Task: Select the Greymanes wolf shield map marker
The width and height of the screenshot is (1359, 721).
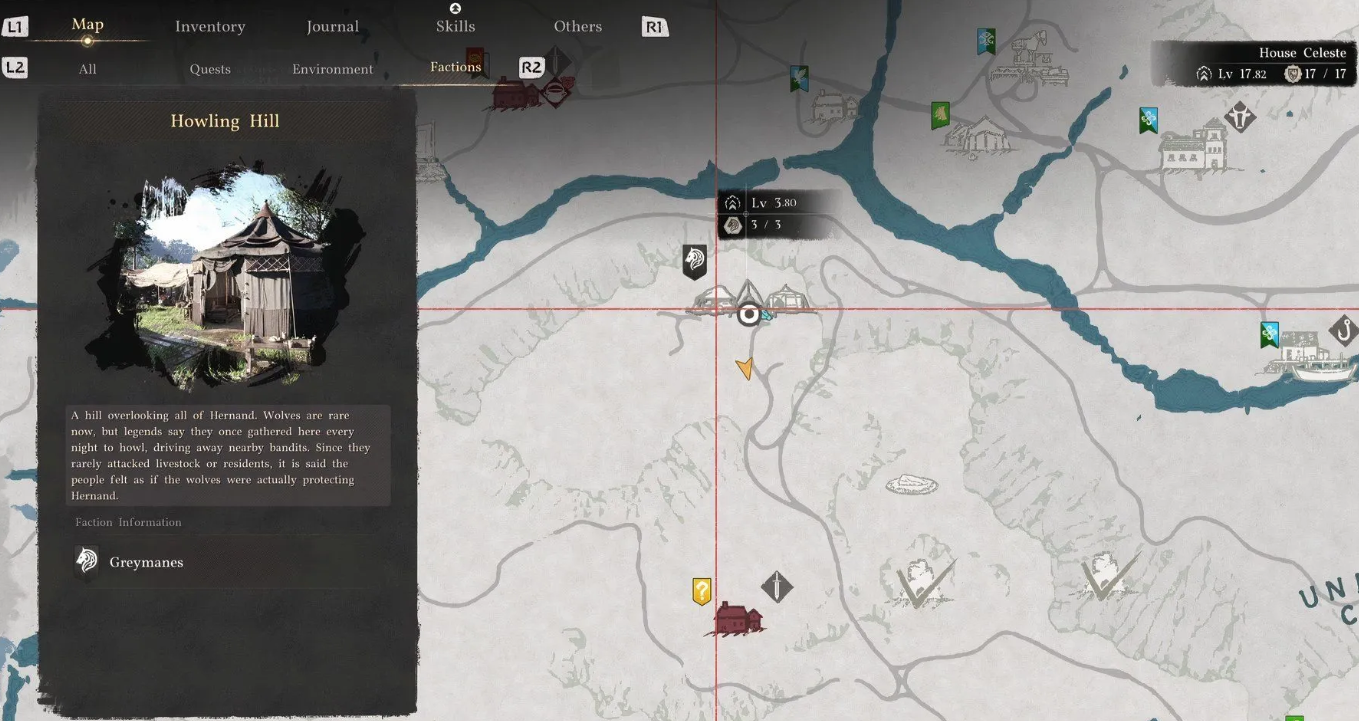Action: click(x=695, y=262)
